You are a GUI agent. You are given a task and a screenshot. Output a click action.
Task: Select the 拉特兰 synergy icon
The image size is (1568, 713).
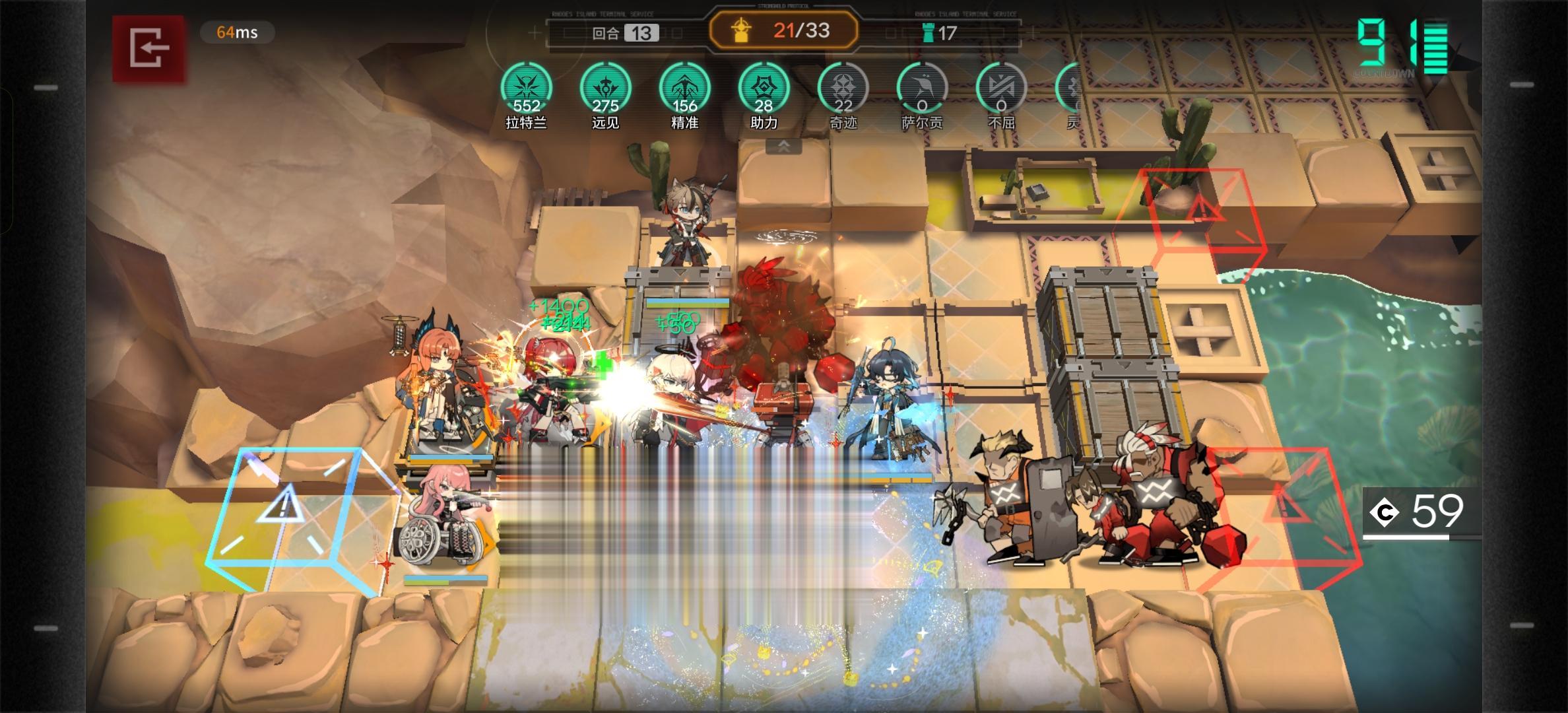(x=526, y=89)
